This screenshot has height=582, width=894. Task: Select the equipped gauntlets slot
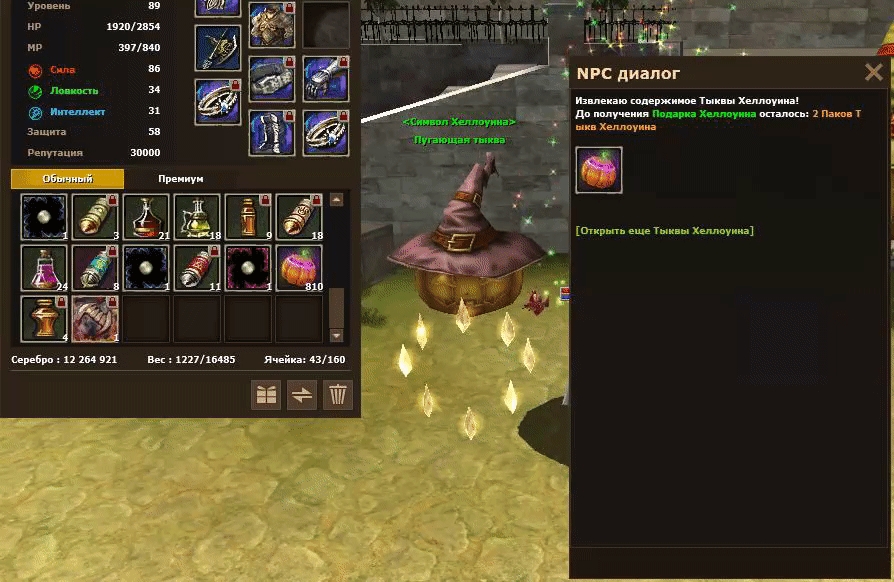point(326,77)
